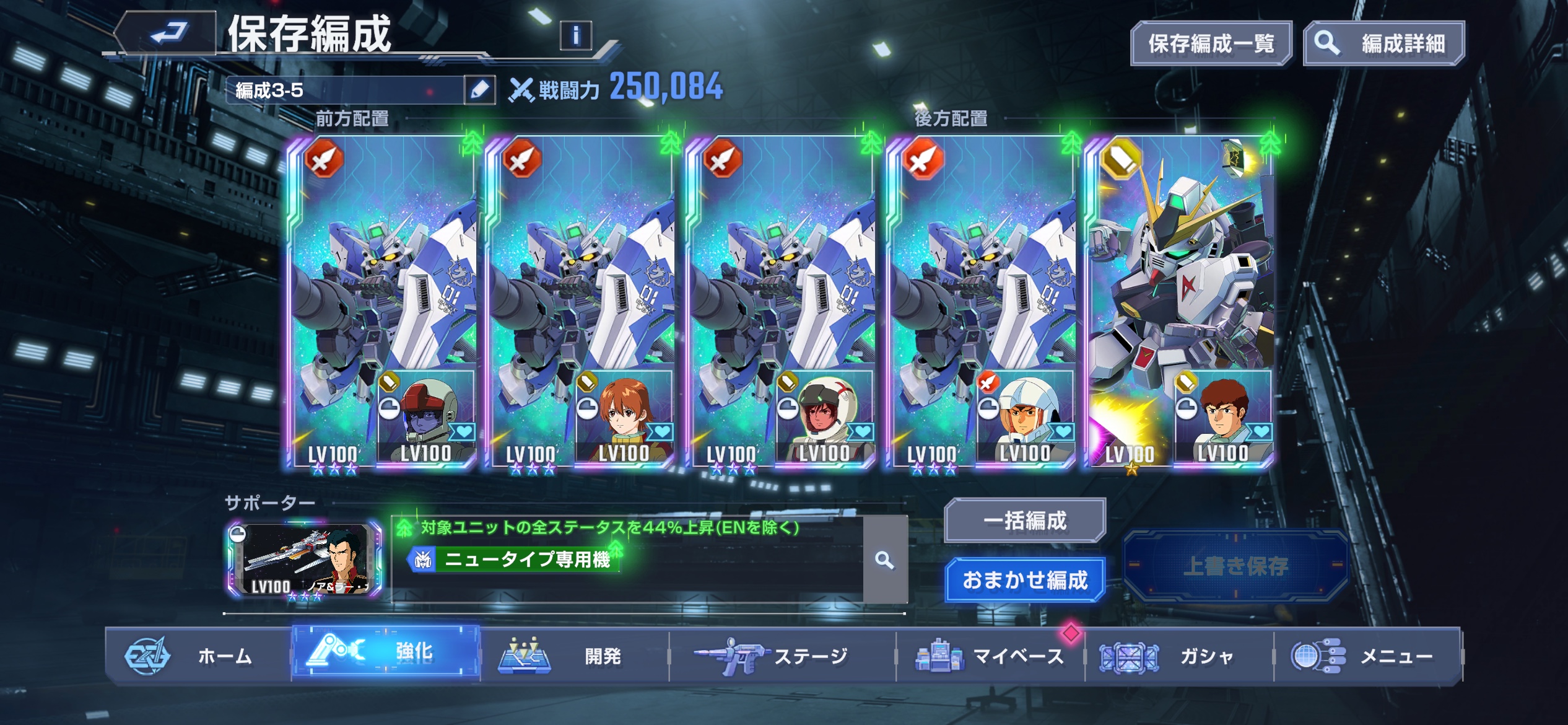1568x725 pixels.
Task: Click the 一括編成 bulk formation button
Action: 1025,521
